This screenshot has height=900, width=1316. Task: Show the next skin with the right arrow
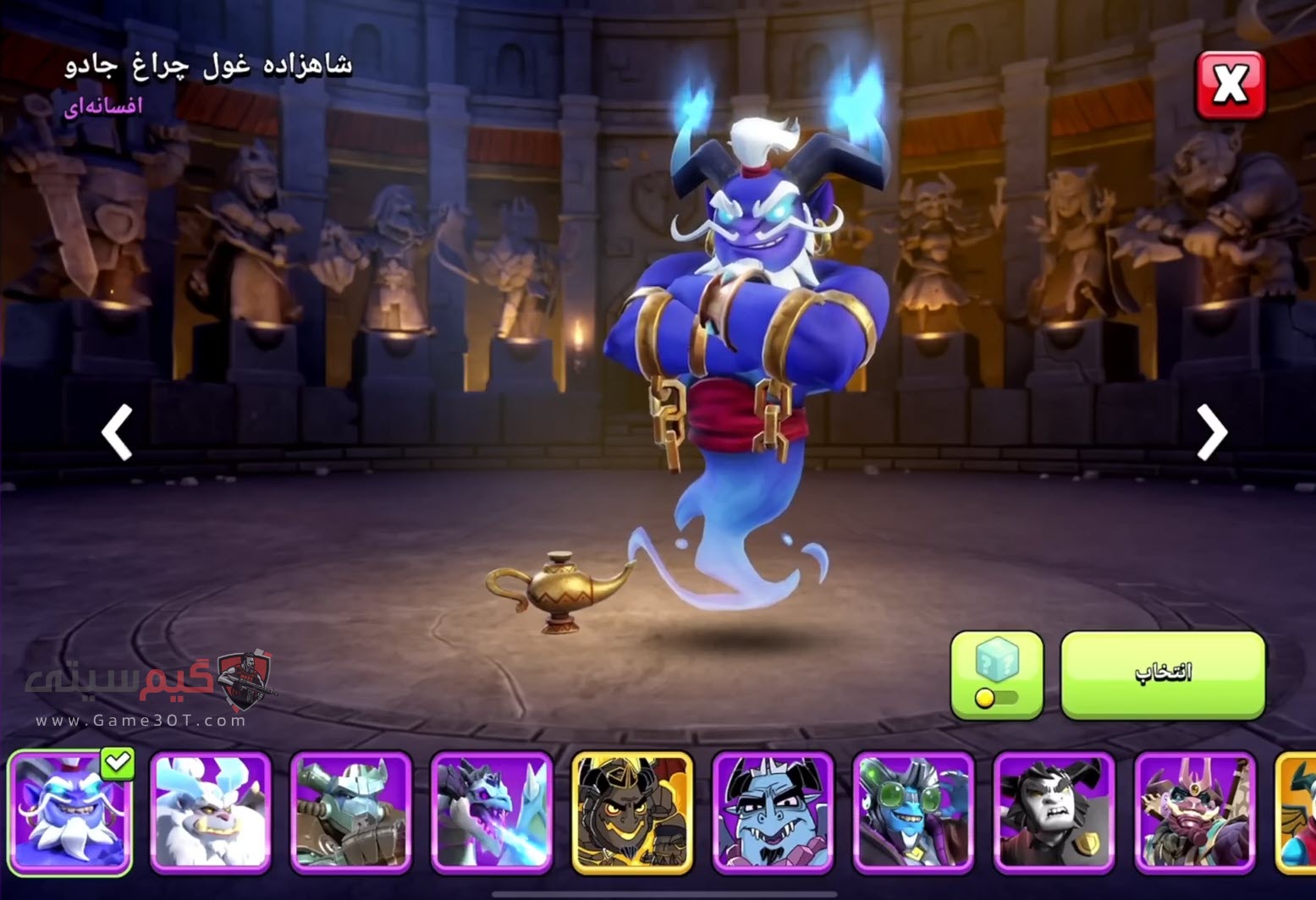point(1211,431)
